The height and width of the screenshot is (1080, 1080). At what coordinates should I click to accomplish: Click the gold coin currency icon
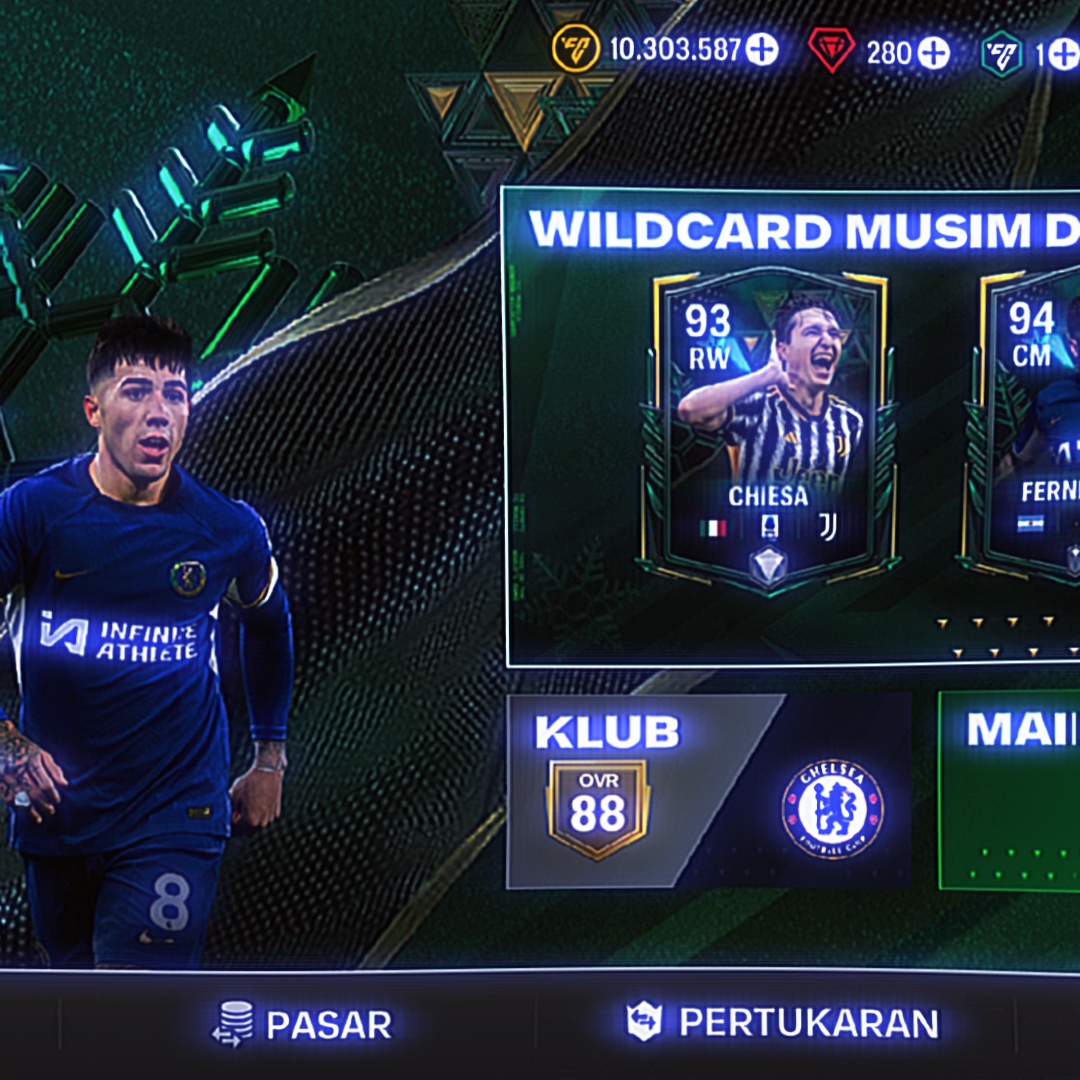point(575,49)
